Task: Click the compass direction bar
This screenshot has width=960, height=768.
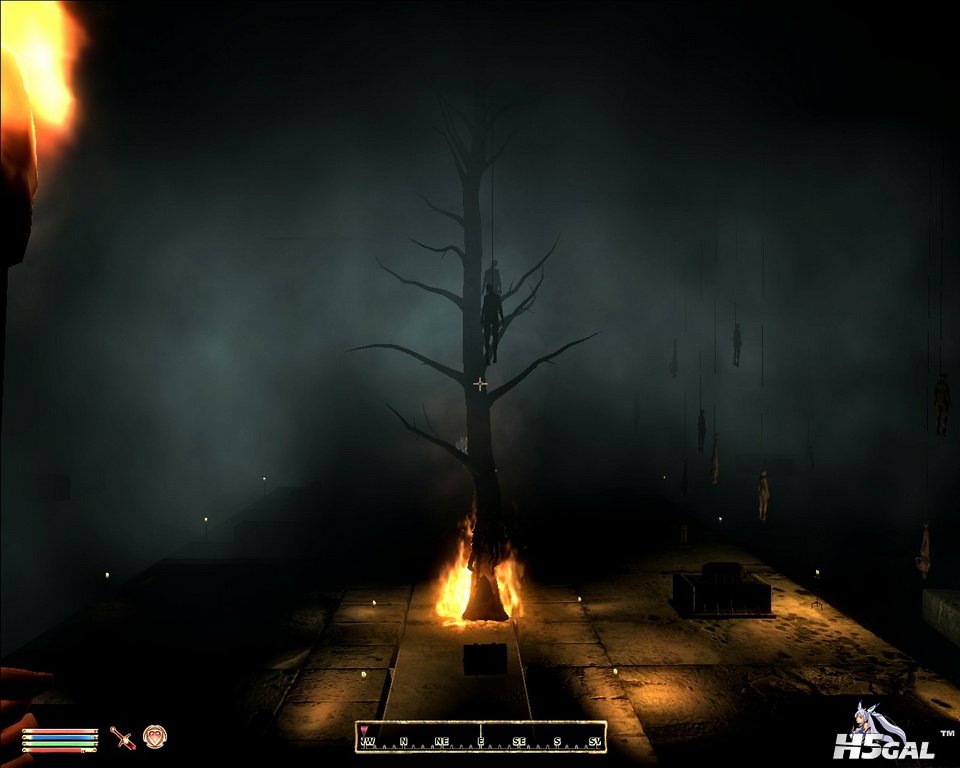Action: [481, 737]
